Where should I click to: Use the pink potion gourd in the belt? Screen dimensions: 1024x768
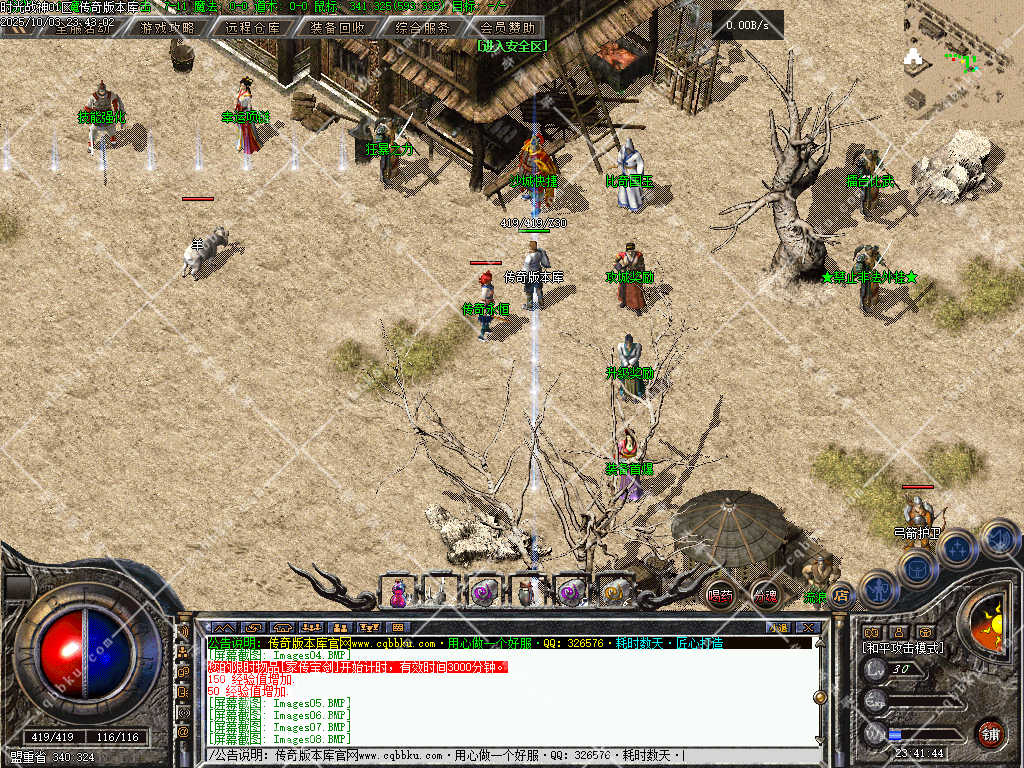coord(399,592)
